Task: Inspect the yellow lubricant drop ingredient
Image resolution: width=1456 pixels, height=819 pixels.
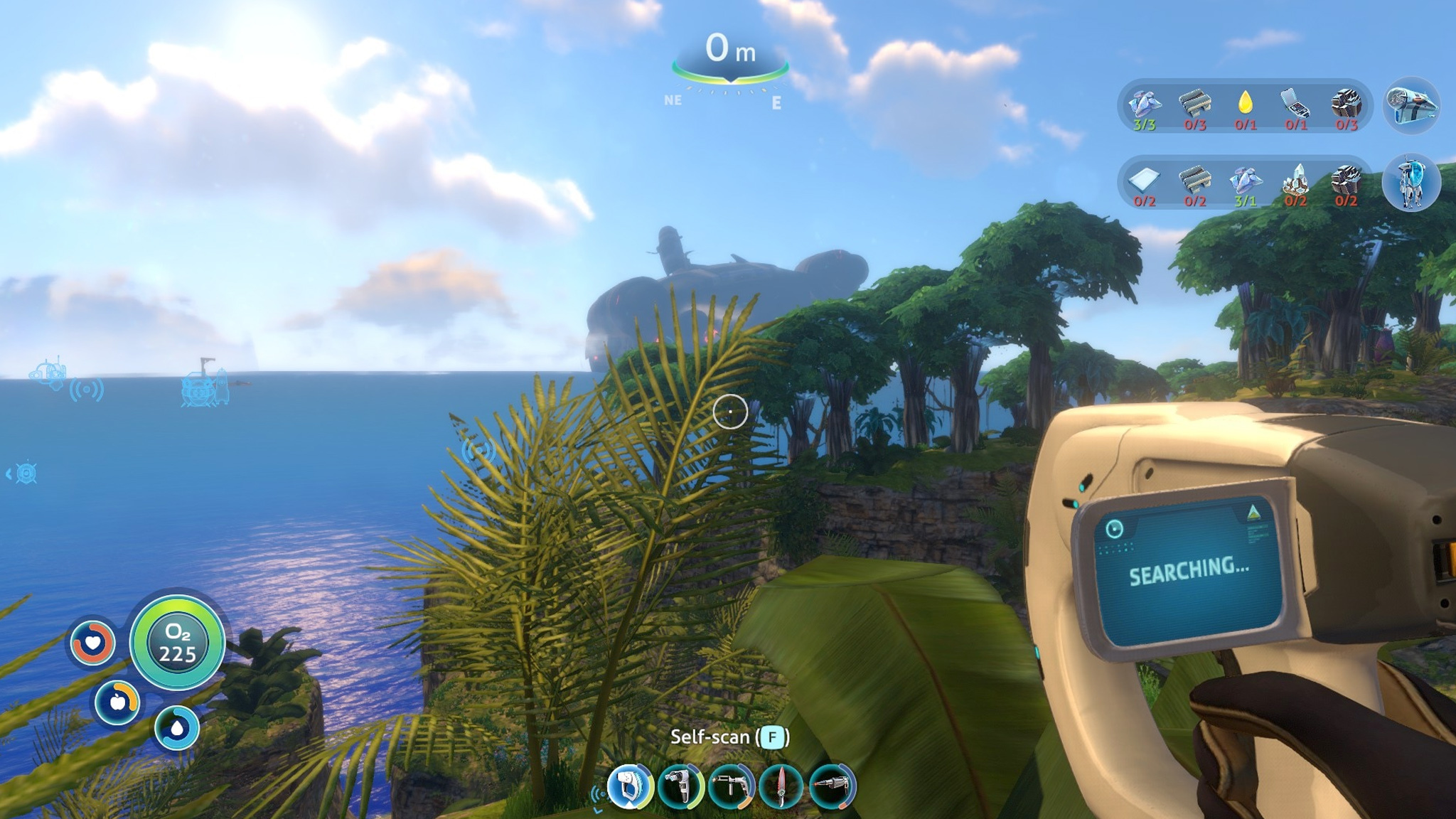Action: (x=1245, y=105)
